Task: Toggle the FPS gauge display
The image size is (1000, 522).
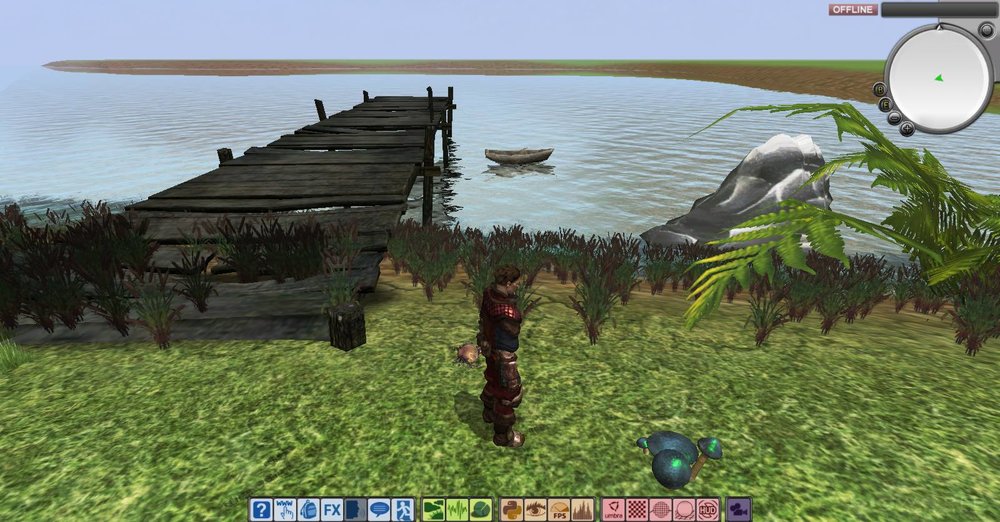Action: (x=559, y=510)
